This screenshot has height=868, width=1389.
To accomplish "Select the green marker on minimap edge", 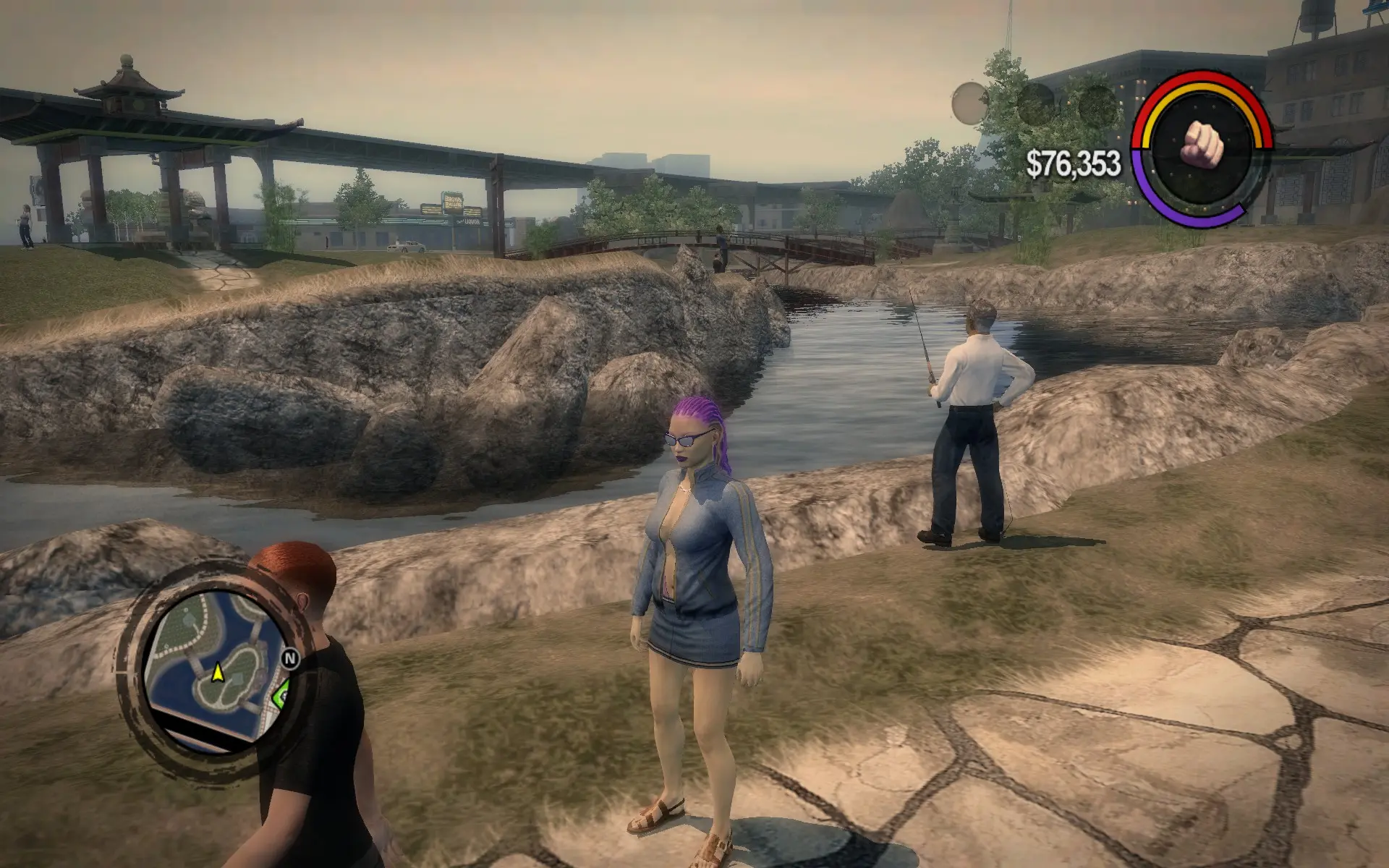I will point(281,696).
